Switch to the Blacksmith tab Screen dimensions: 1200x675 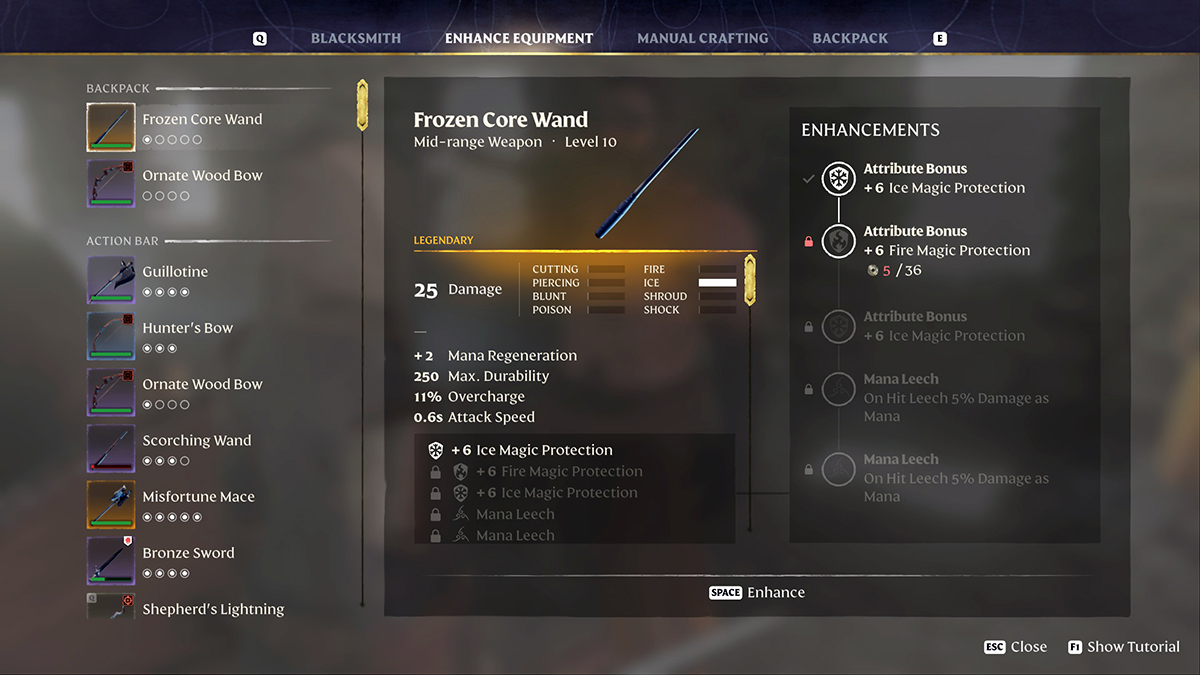(355, 38)
